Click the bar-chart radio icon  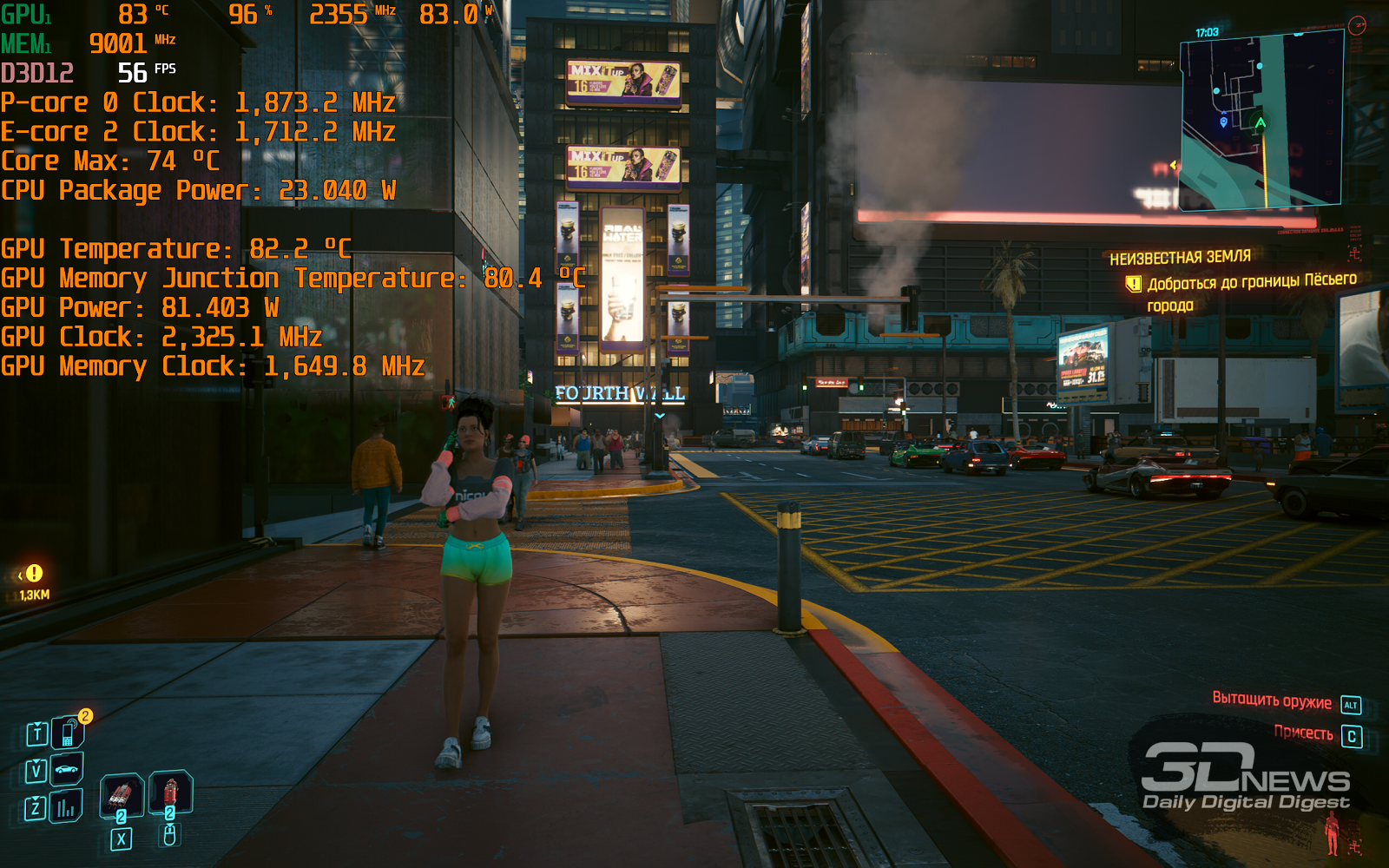(66, 808)
